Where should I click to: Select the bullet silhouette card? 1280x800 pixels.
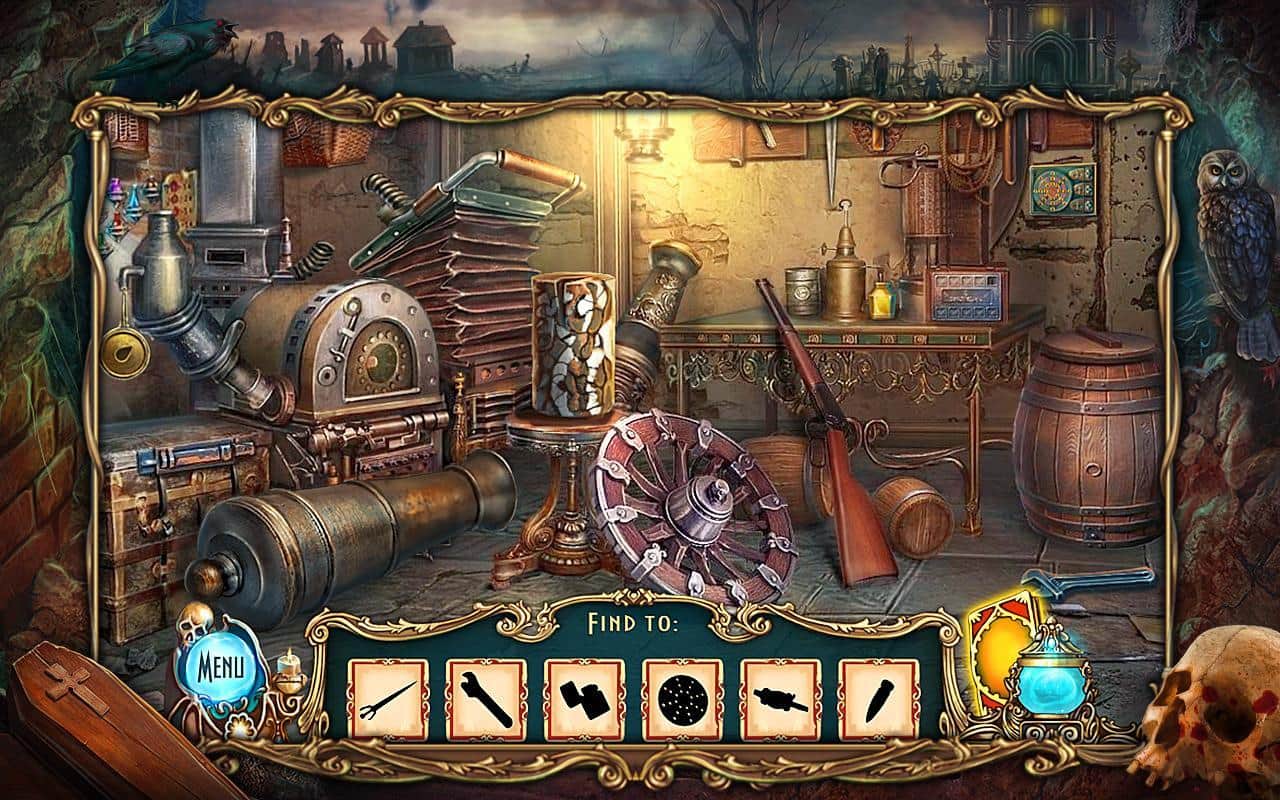(879, 699)
